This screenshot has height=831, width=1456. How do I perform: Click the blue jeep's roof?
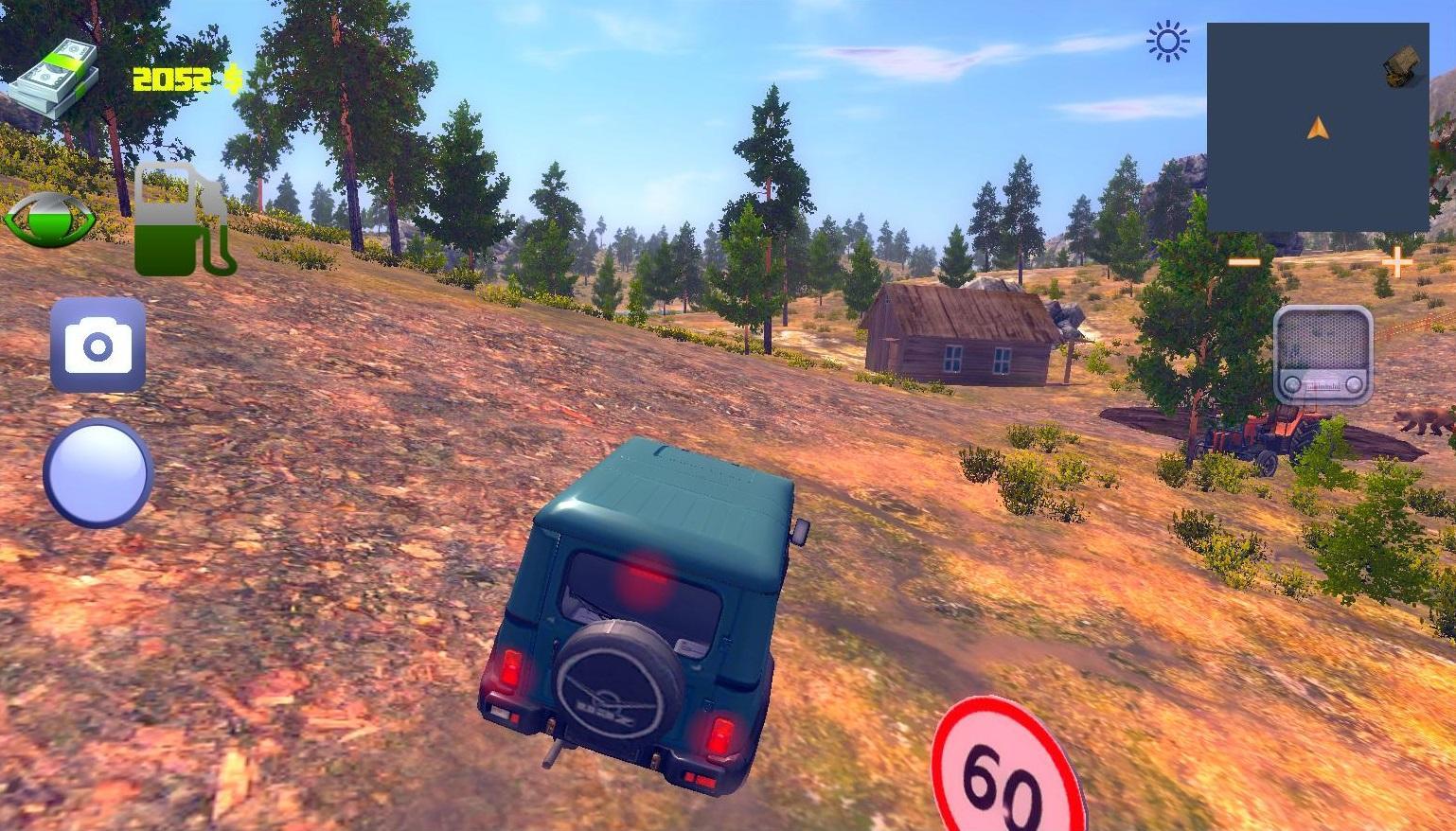[x=663, y=492]
